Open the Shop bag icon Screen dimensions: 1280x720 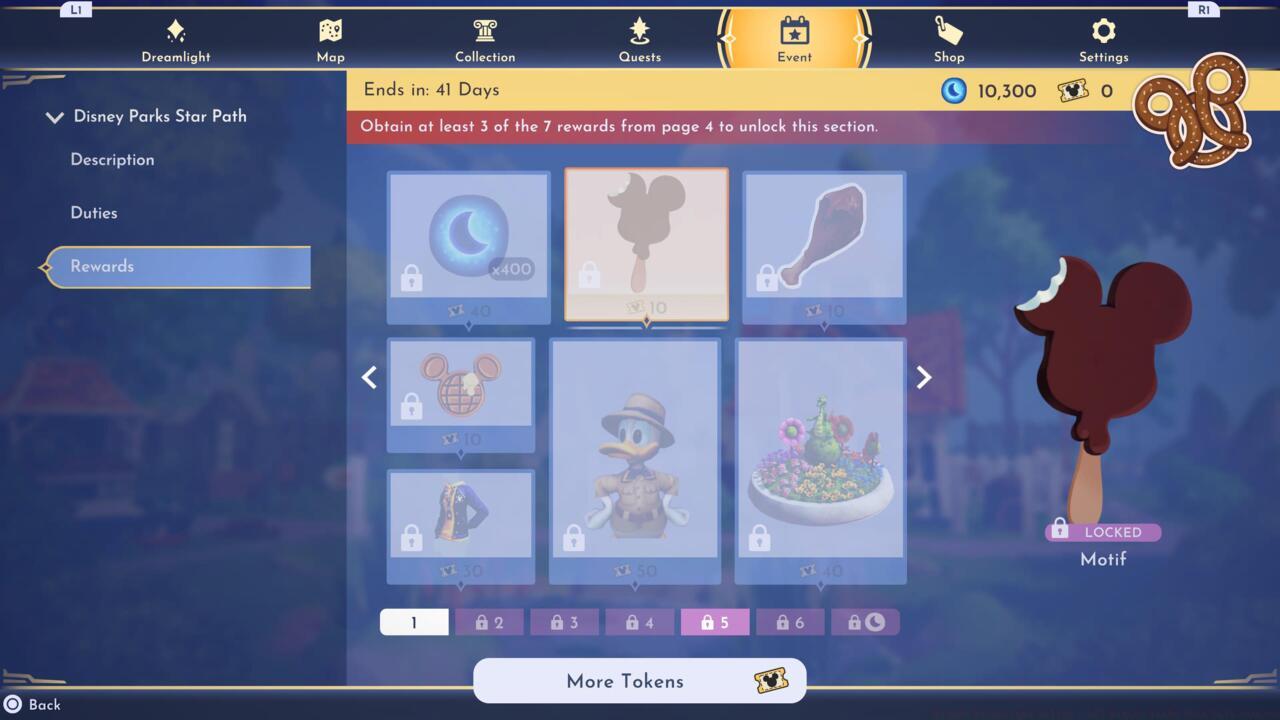948,32
